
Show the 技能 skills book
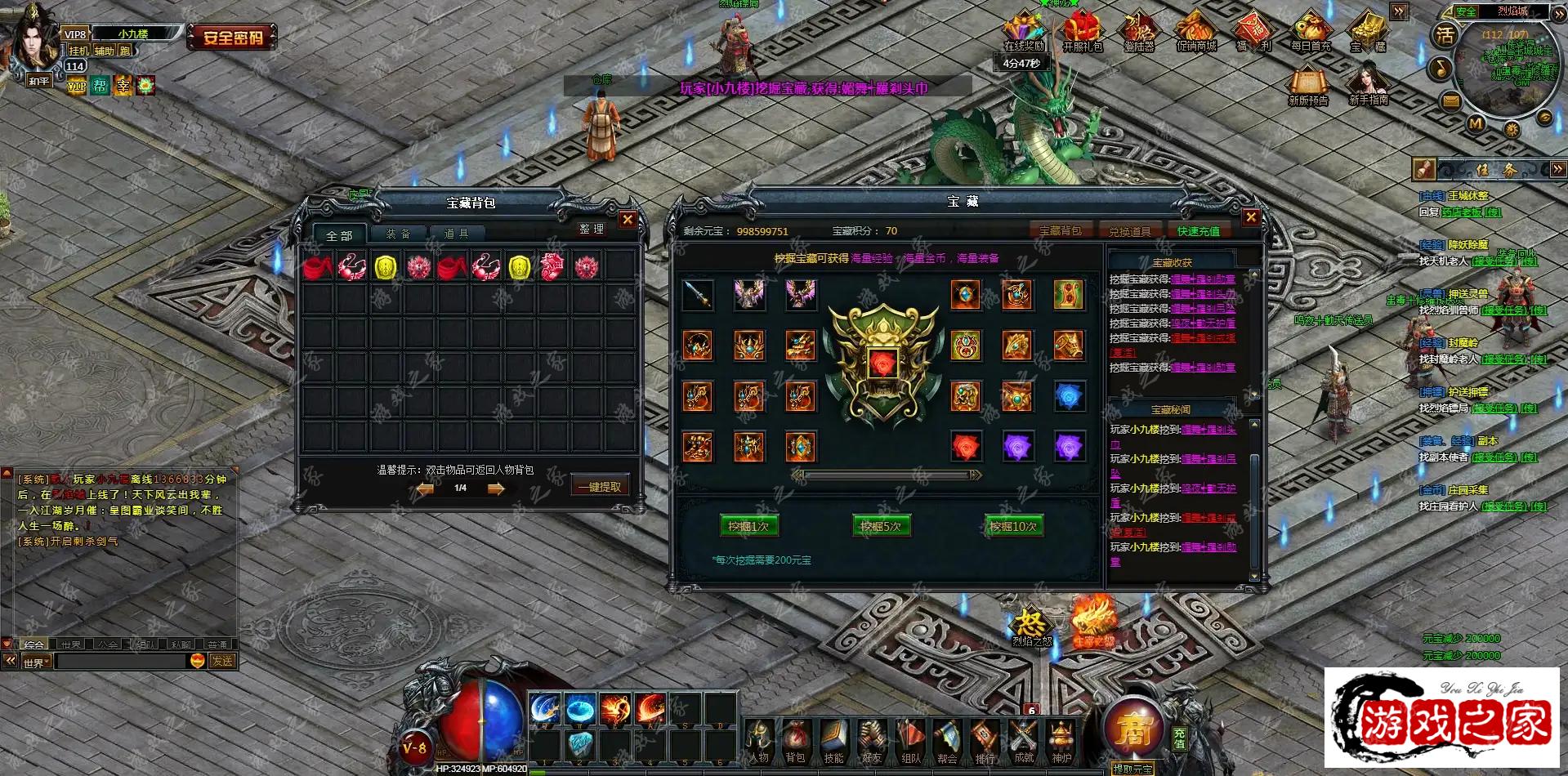click(833, 740)
